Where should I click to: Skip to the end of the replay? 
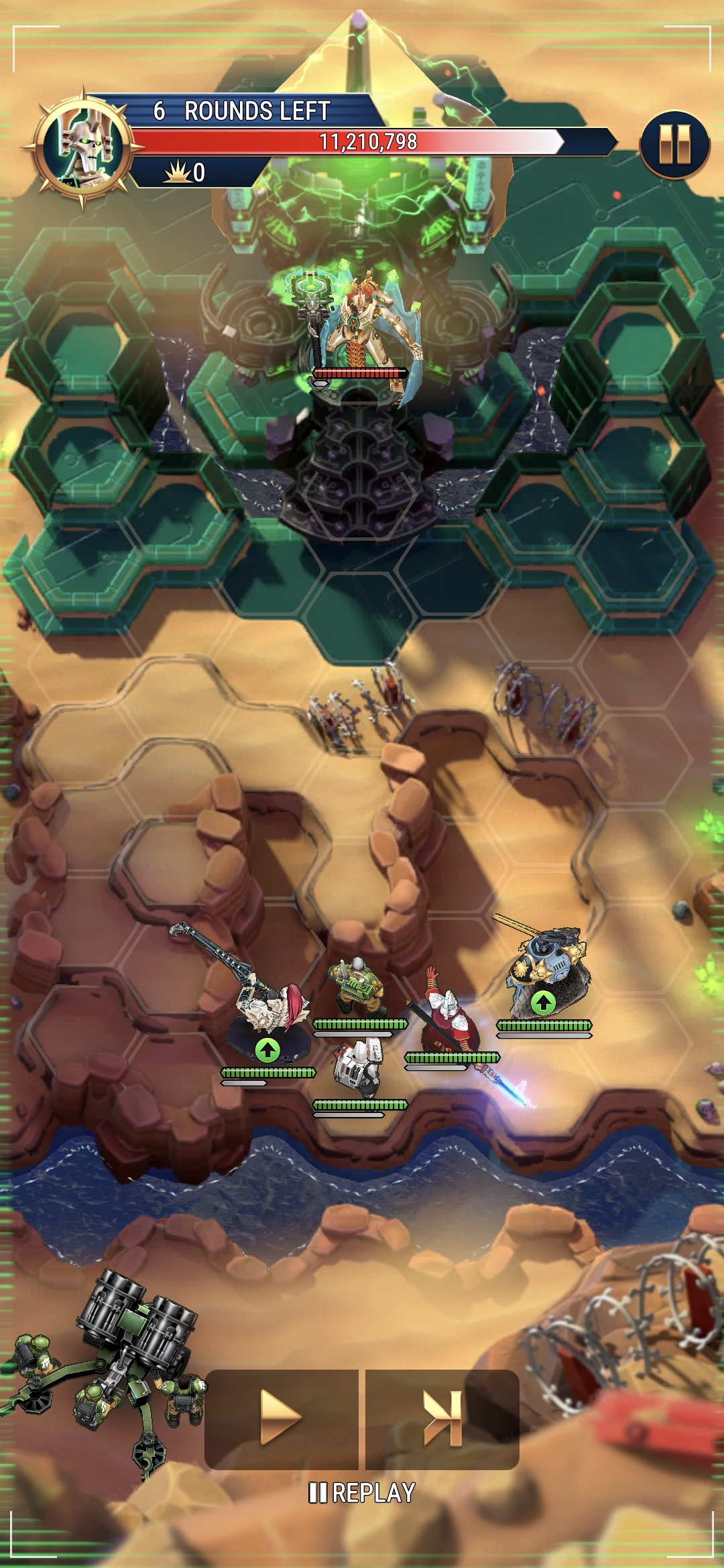(442, 1419)
